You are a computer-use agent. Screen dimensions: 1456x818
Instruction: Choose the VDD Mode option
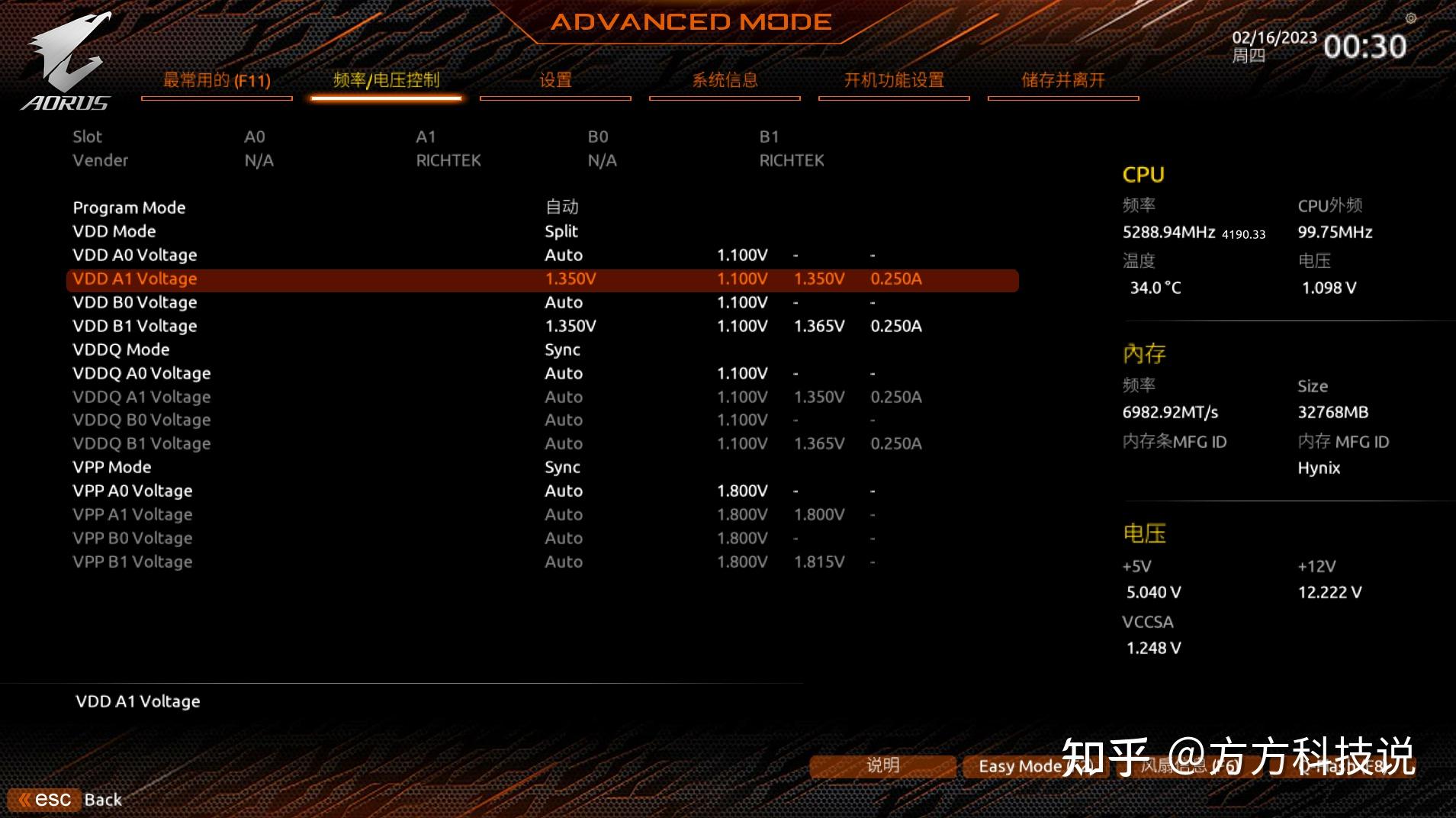coord(114,231)
